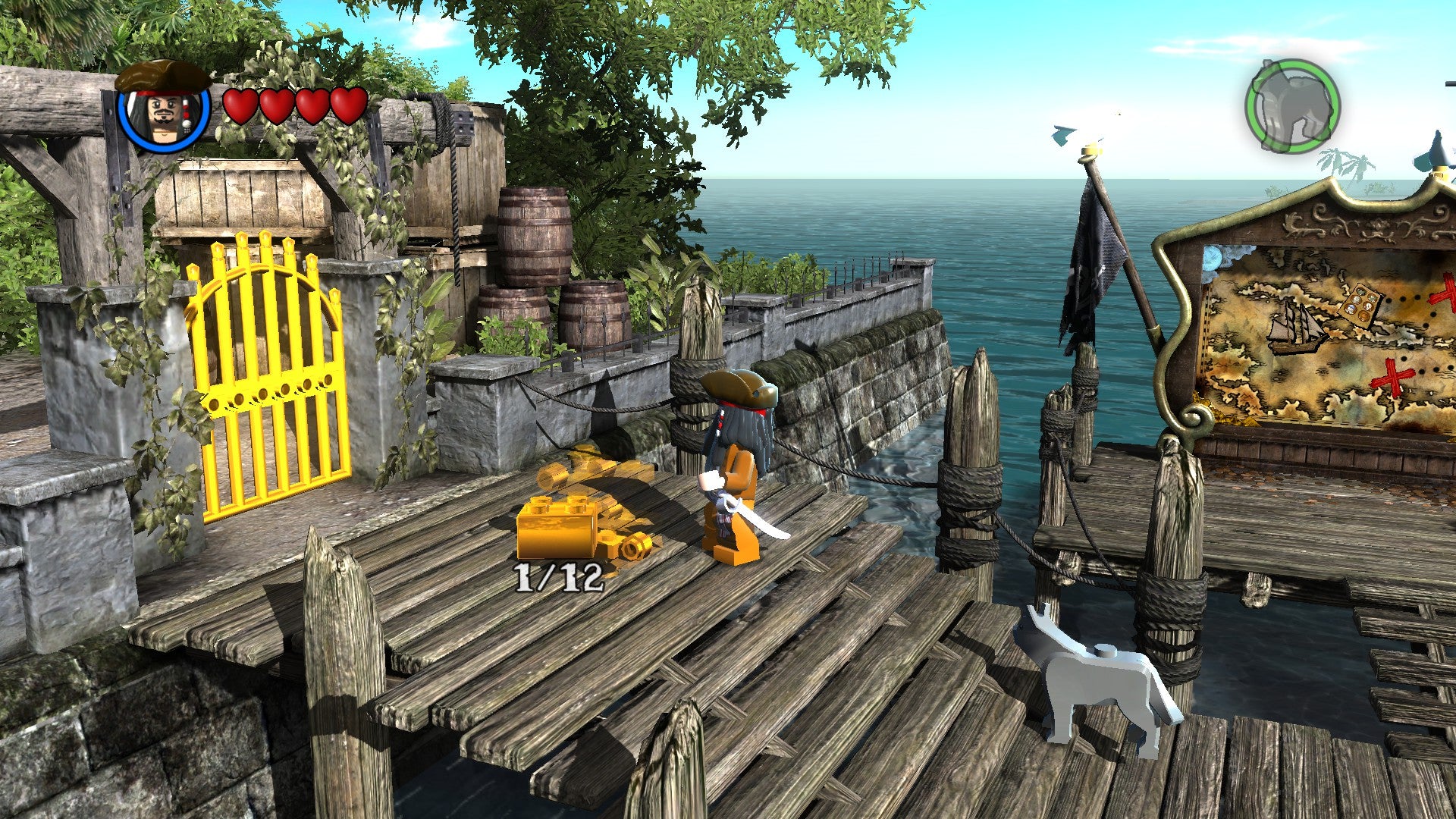Viewport: 1456px width, 819px height.
Task: Click the second player dog portrait
Action: pyautogui.click(x=1292, y=107)
